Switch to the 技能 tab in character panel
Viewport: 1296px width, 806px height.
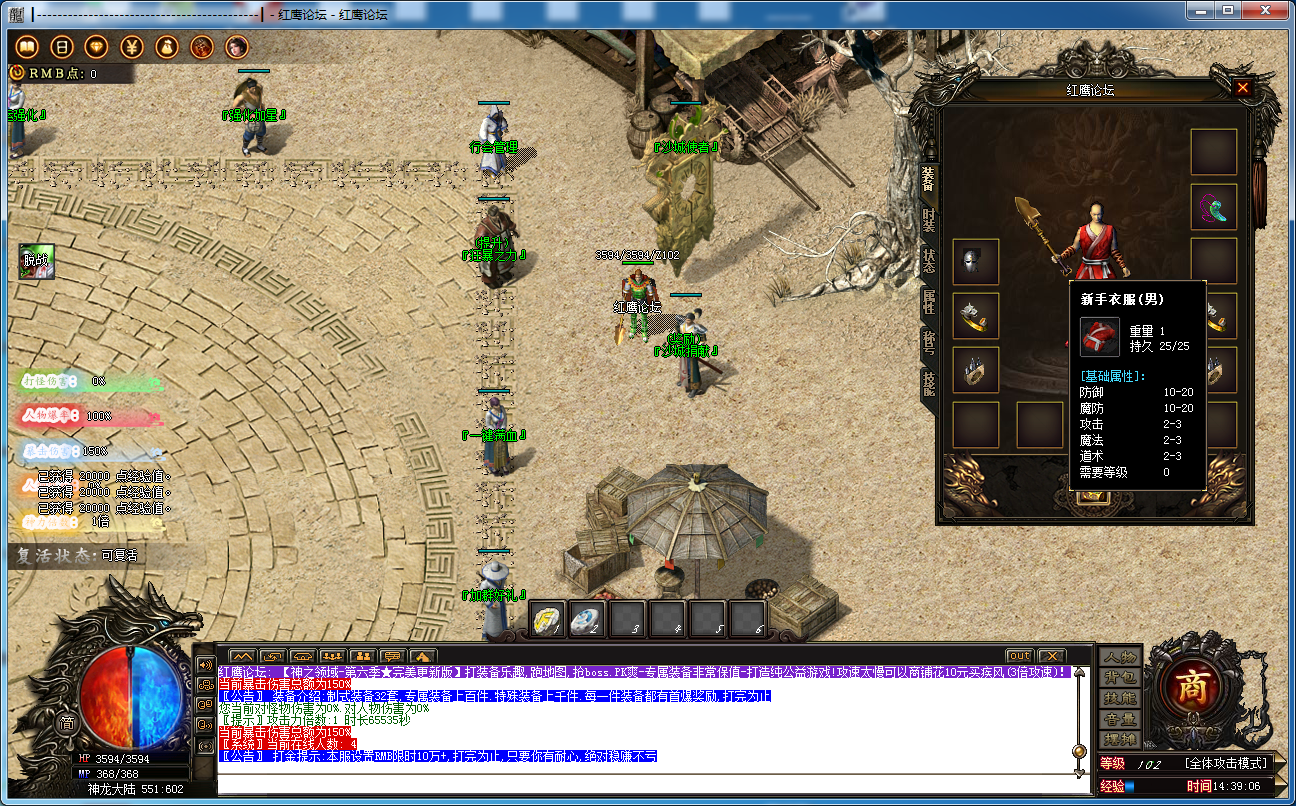pos(929,384)
